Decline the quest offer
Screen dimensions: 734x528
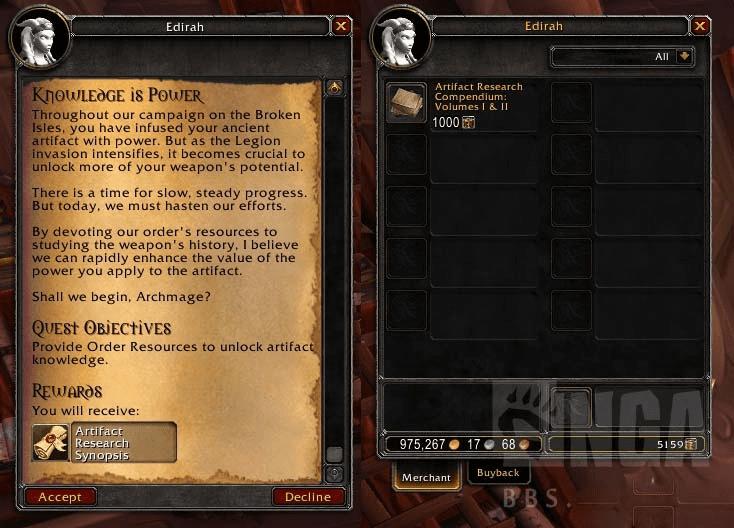click(308, 497)
